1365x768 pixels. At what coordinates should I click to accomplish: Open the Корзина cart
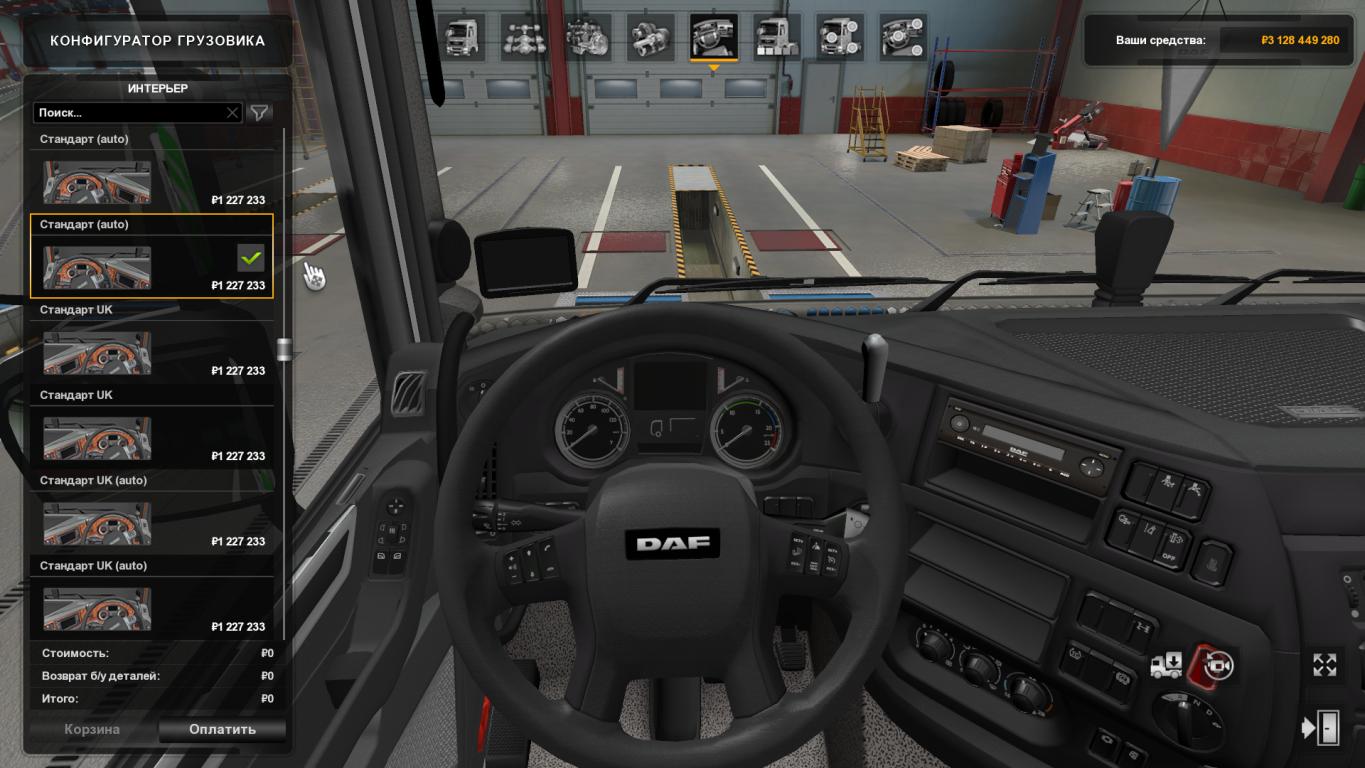(x=92, y=729)
